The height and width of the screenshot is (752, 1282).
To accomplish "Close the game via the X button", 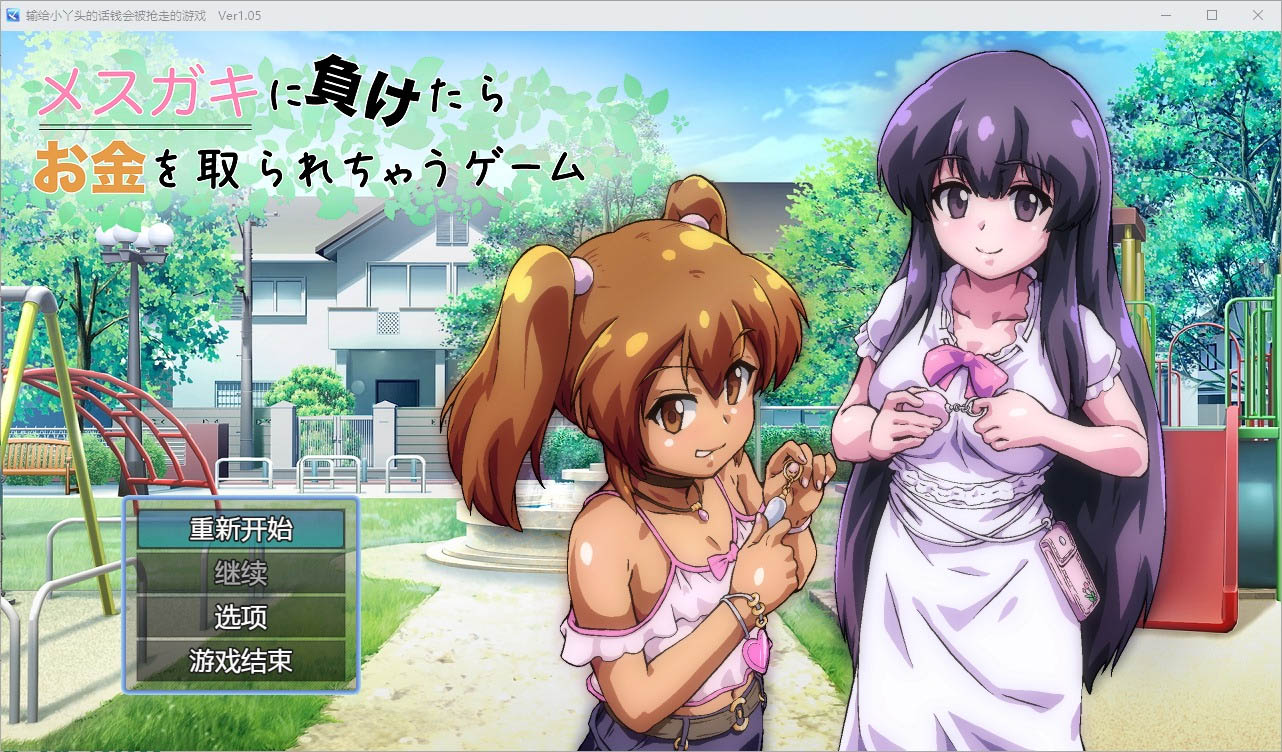I will pyautogui.click(x=1258, y=15).
